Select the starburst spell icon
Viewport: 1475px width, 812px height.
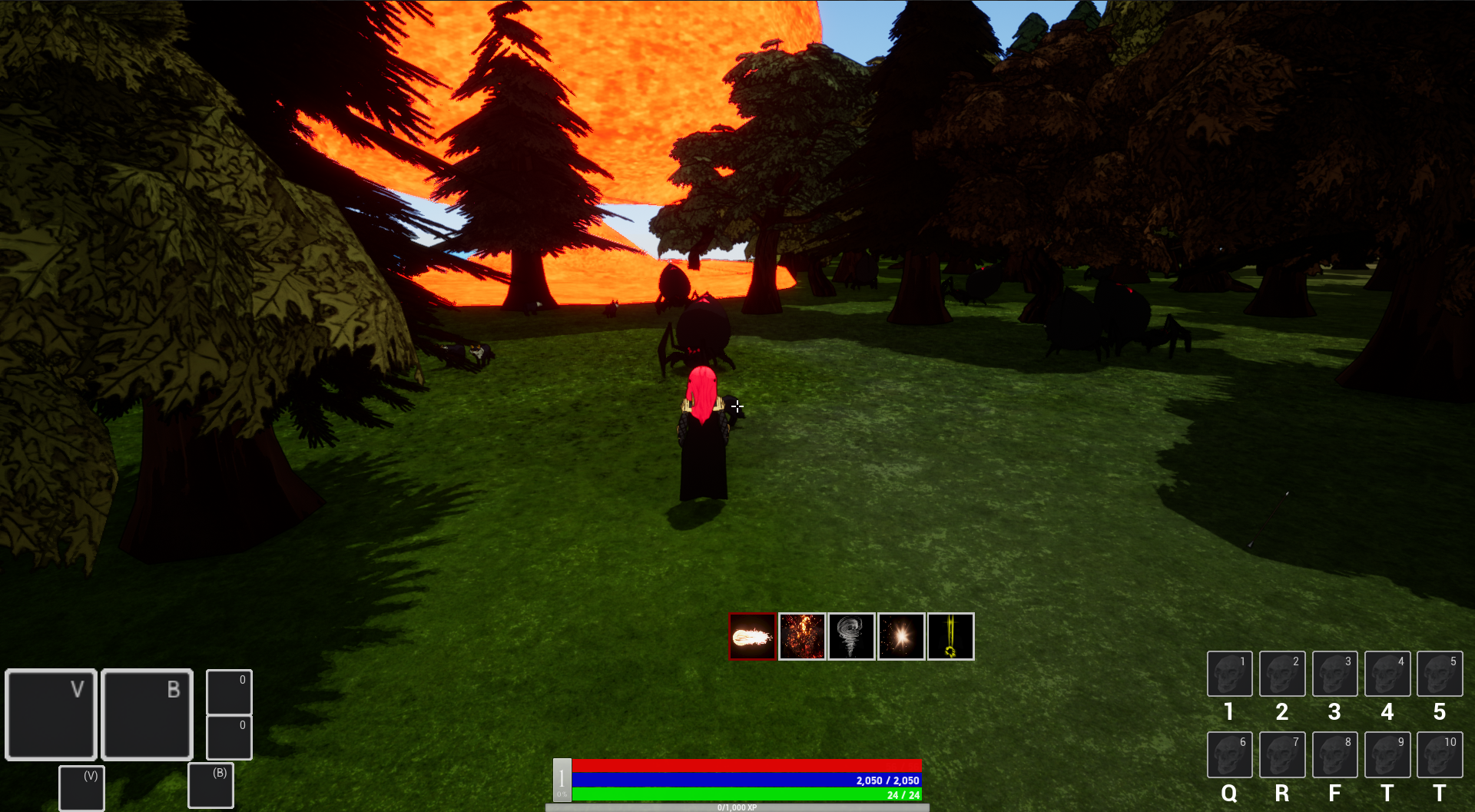pyautogui.click(x=902, y=636)
